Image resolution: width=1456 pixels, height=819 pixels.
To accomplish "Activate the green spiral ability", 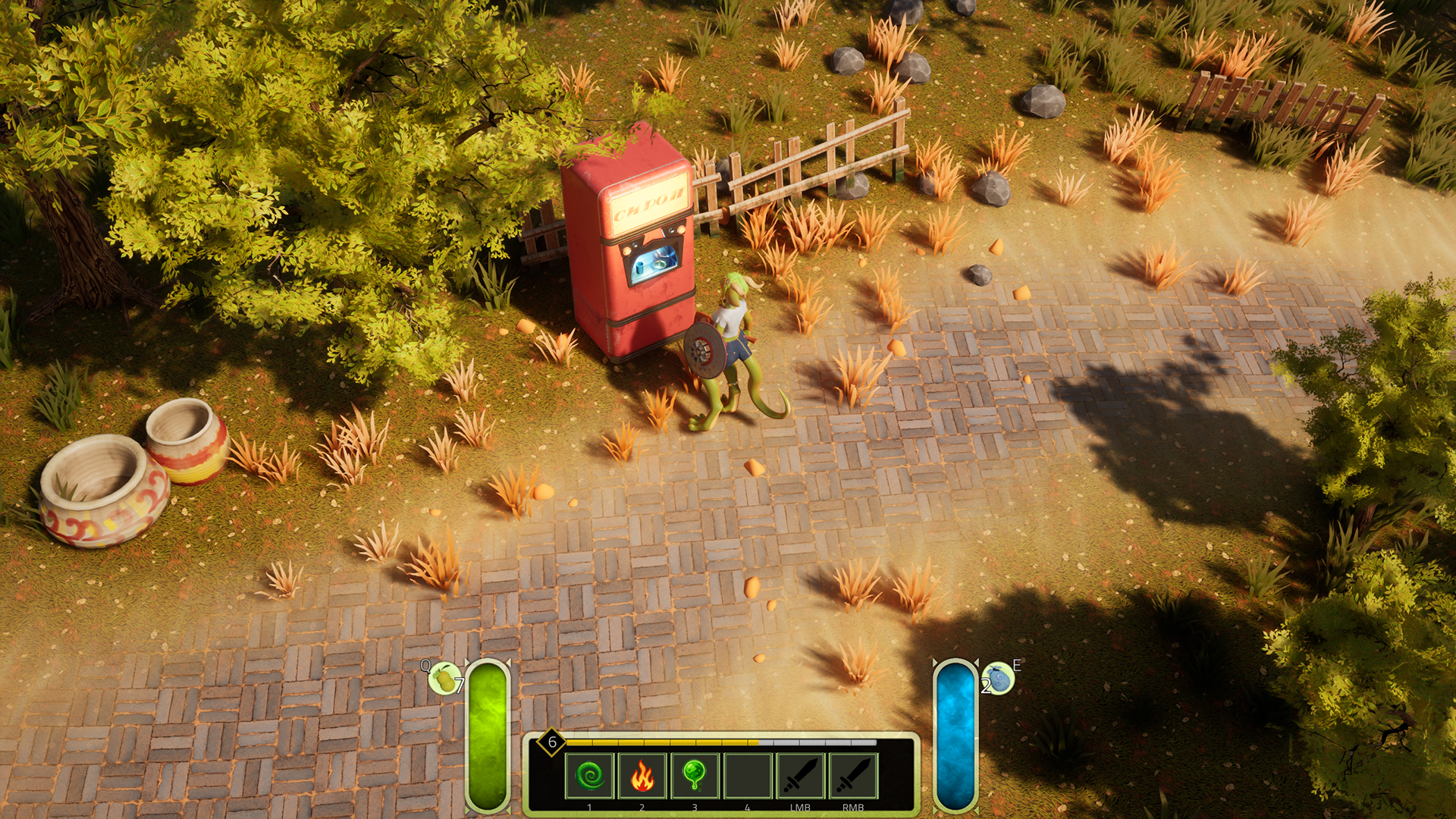I will tap(589, 776).
